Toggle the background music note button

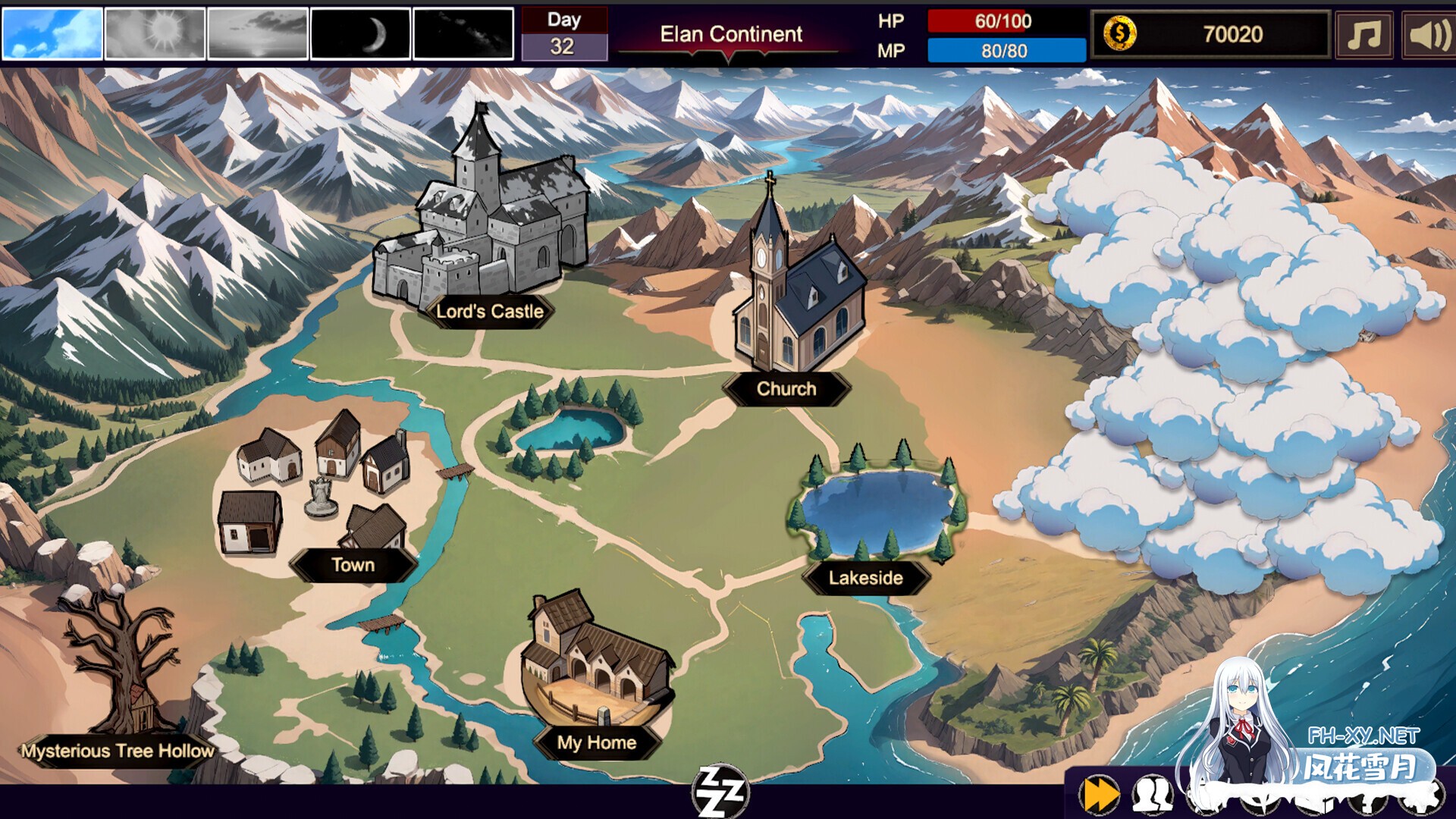tap(1363, 34)
